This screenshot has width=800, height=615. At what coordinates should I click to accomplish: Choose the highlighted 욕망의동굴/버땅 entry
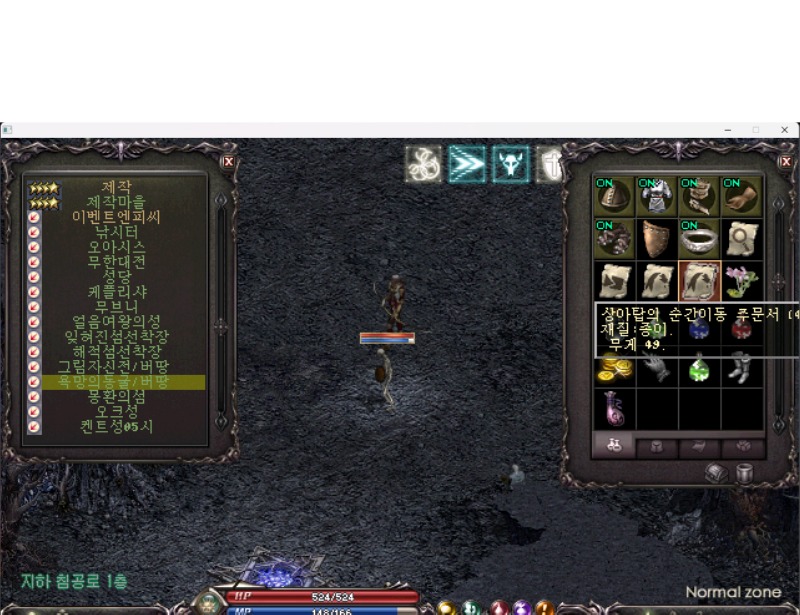(x=116, y=382)
